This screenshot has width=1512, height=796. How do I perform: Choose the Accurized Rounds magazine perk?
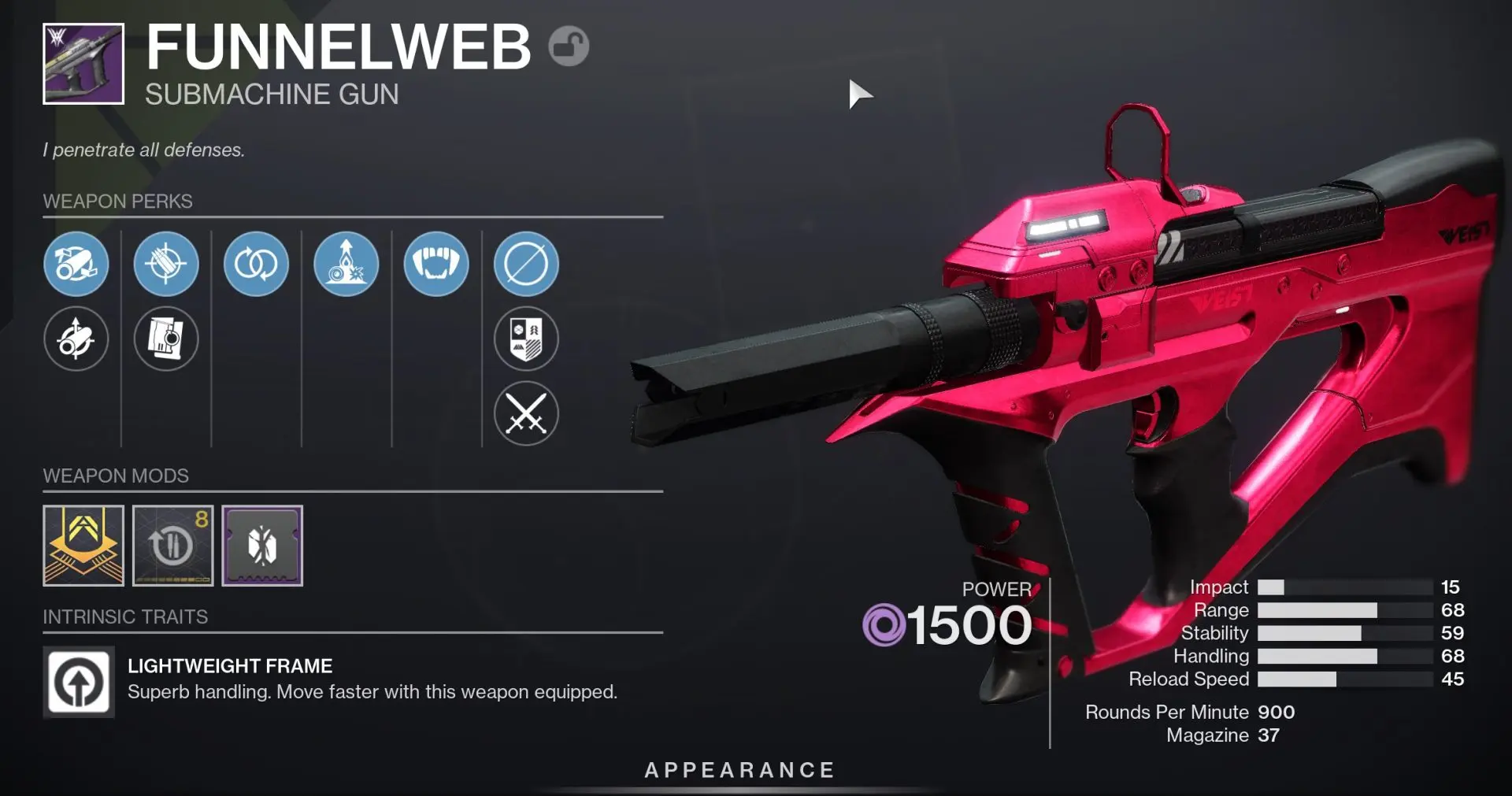tap(166, 265)
